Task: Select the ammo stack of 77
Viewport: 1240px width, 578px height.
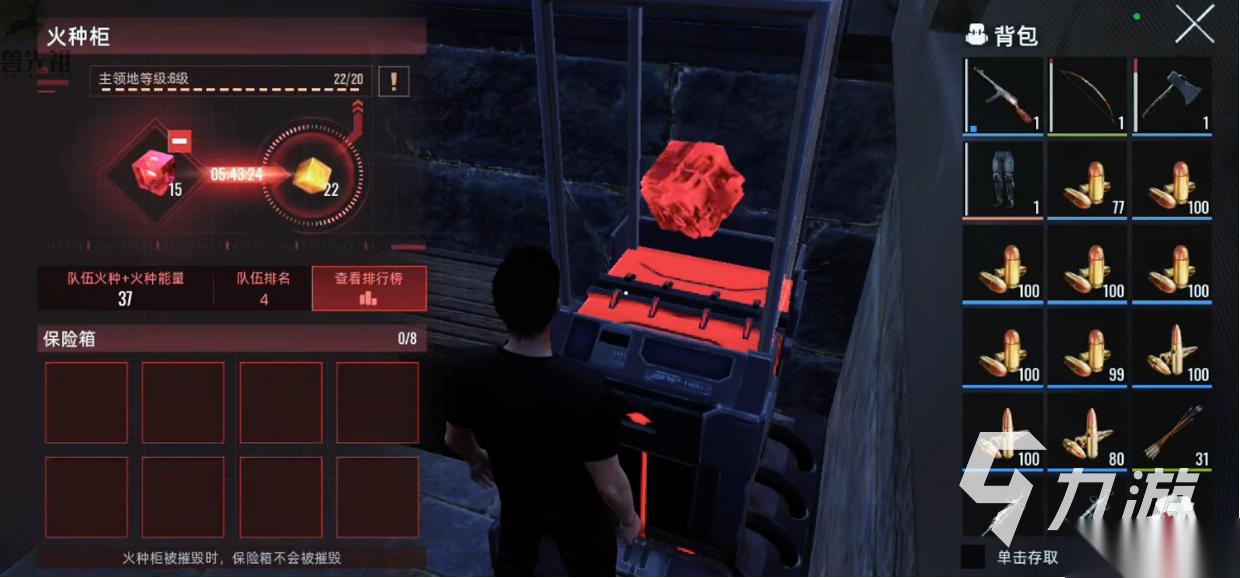Action: (x=1087, y=180)
